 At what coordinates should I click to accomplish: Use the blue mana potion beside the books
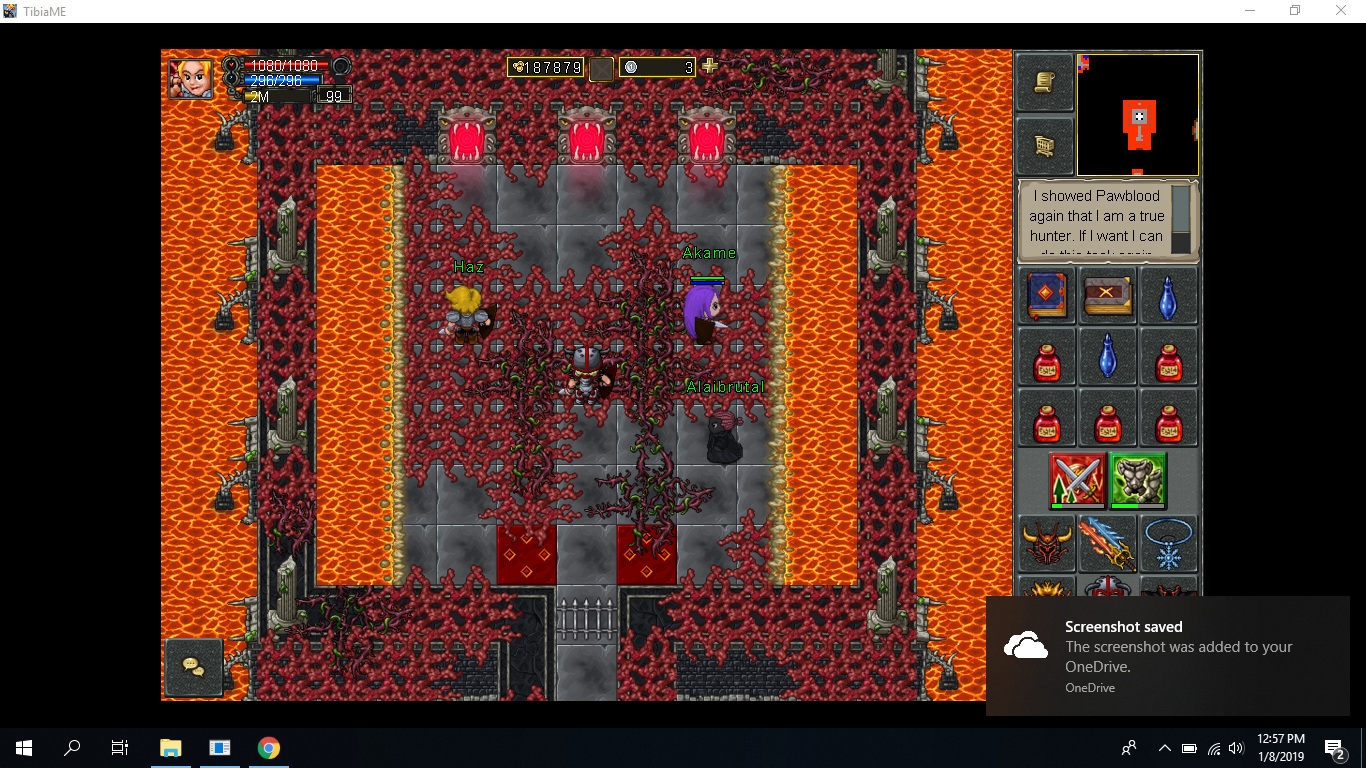(1168, 295)
